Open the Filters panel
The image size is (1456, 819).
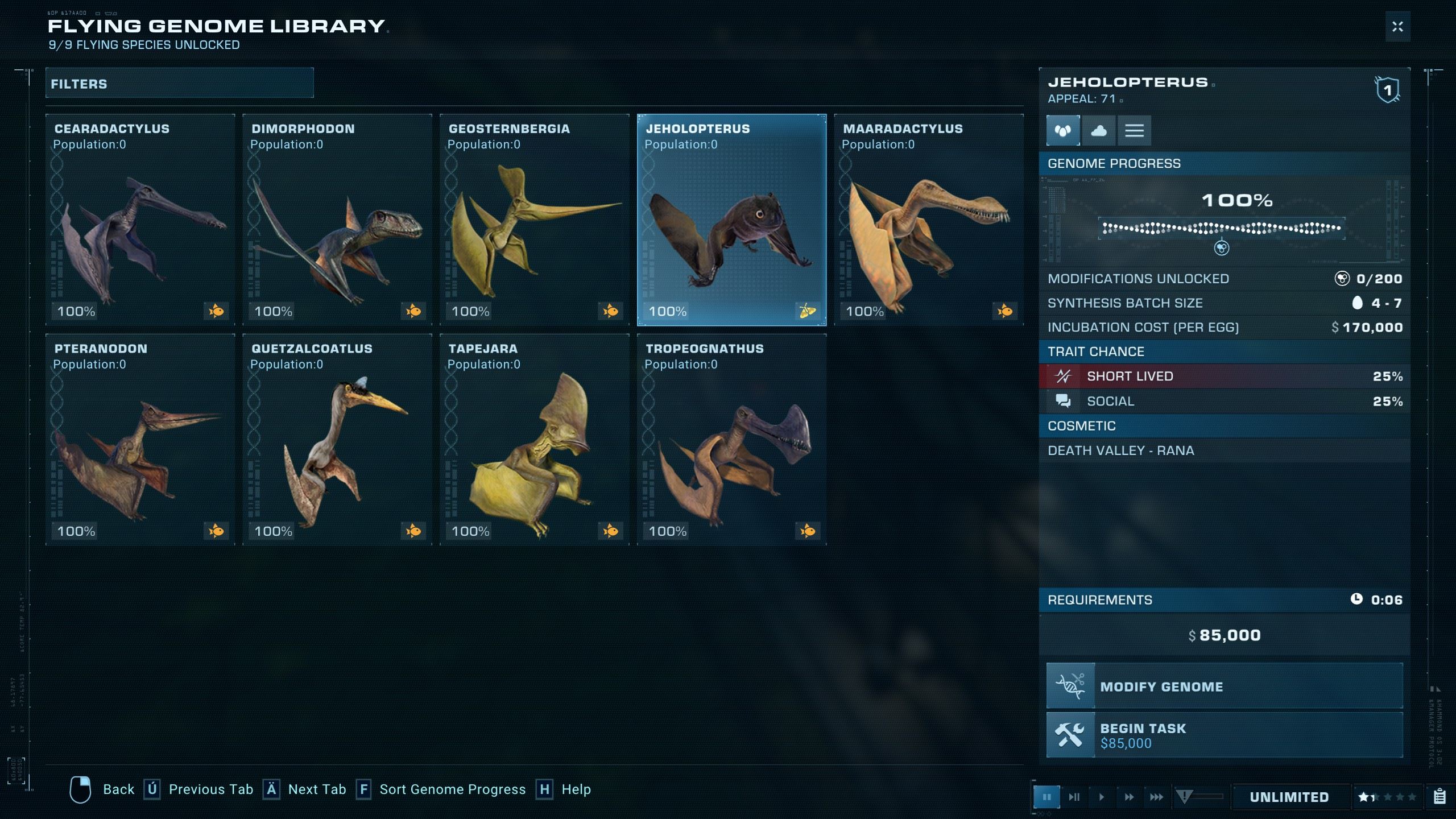coord(179,84)
